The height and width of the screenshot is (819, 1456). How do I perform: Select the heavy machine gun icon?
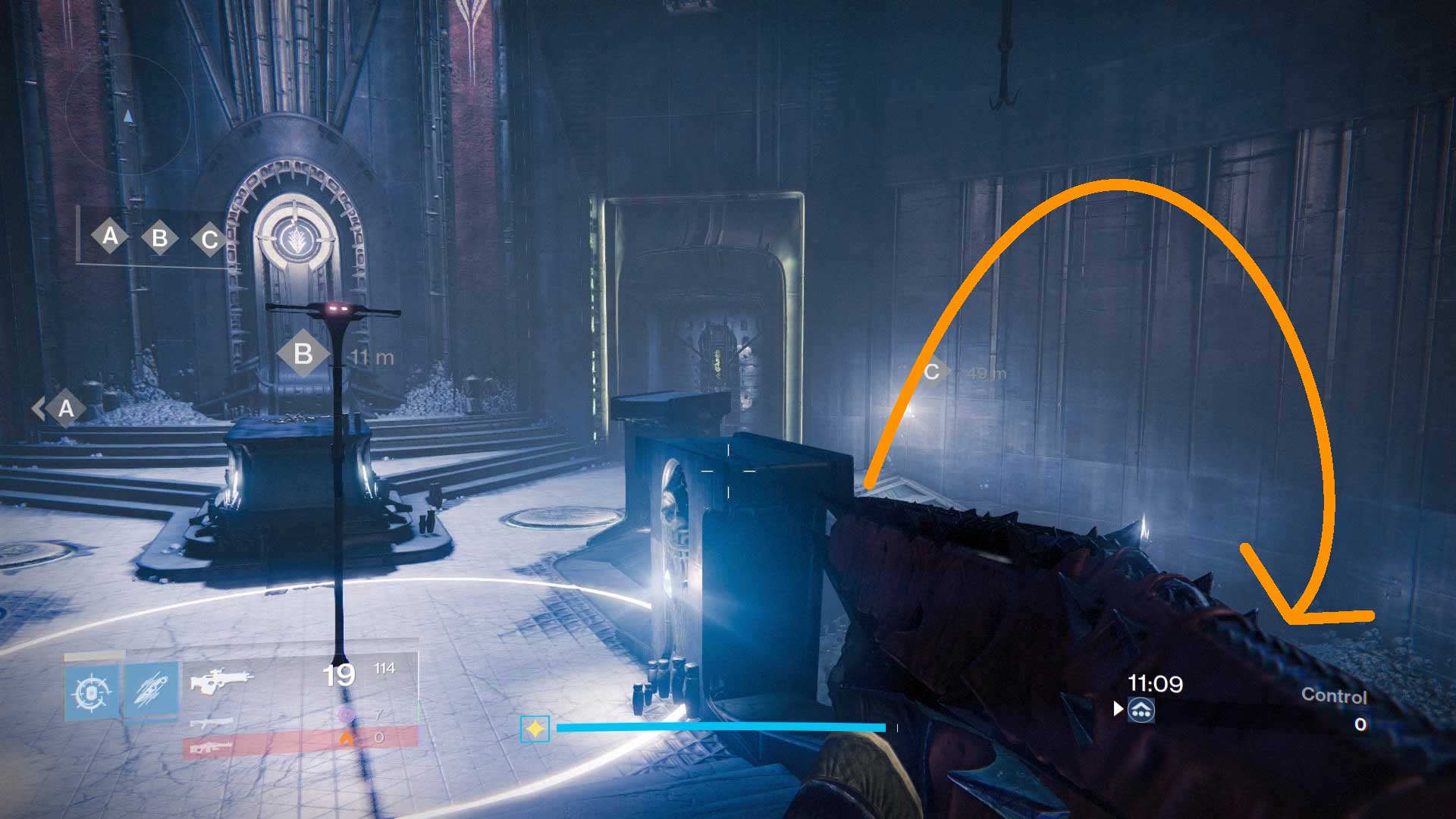[x=212, y=746]
